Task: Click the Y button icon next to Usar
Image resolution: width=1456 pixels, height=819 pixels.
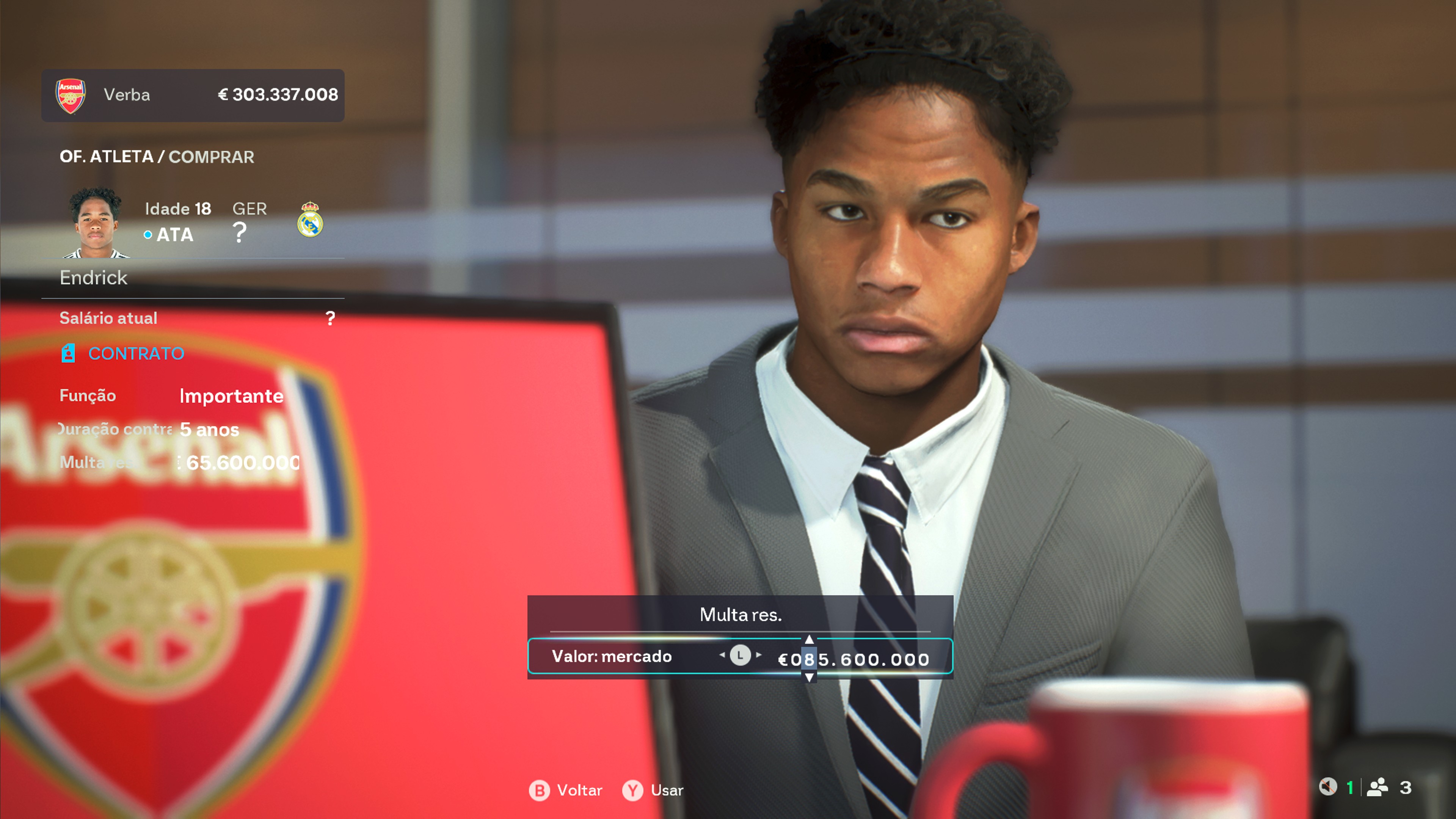Action: click(633, 790)
